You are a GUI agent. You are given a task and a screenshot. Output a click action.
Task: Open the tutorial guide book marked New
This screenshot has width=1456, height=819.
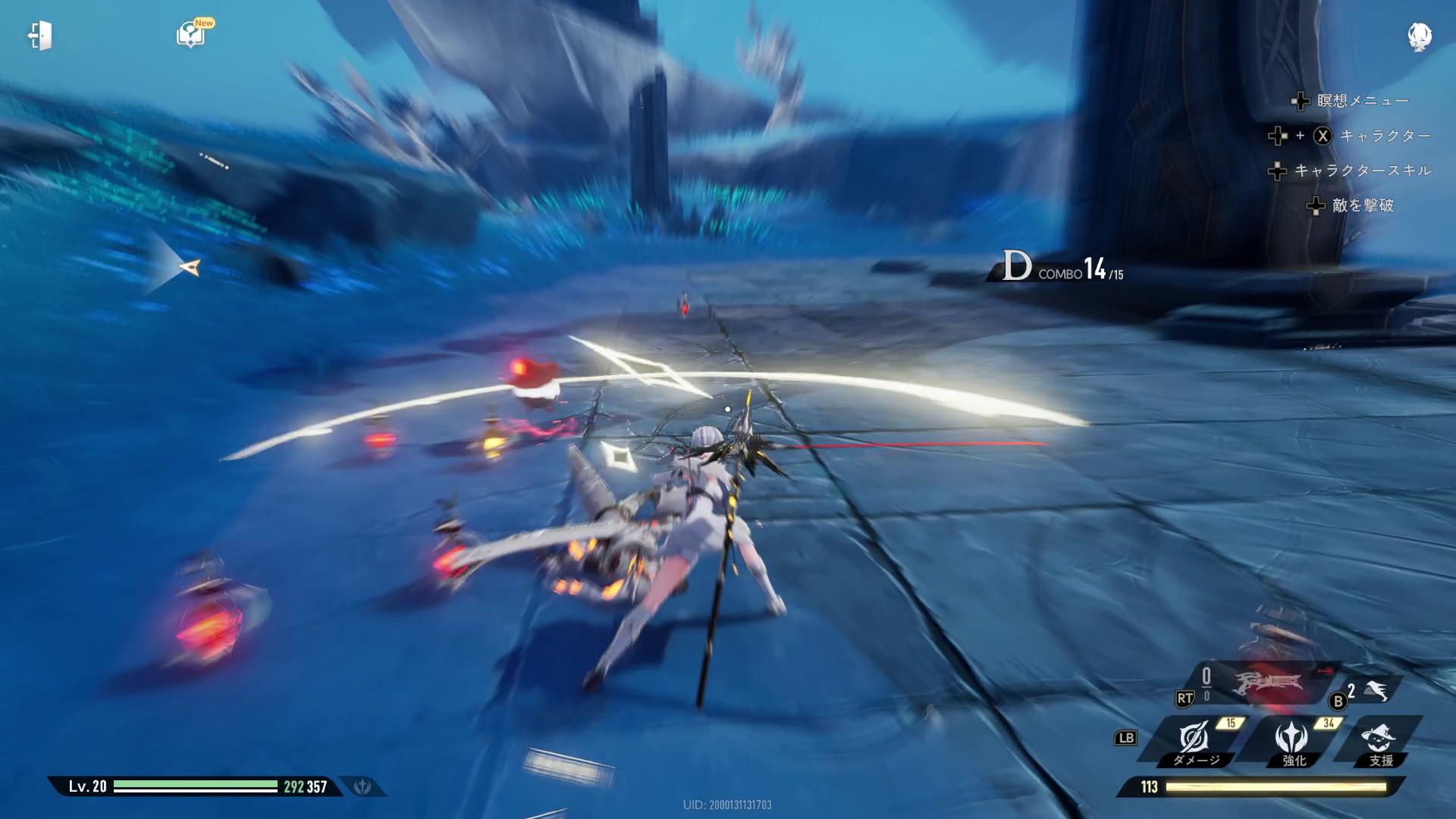[x=190, y=35]
